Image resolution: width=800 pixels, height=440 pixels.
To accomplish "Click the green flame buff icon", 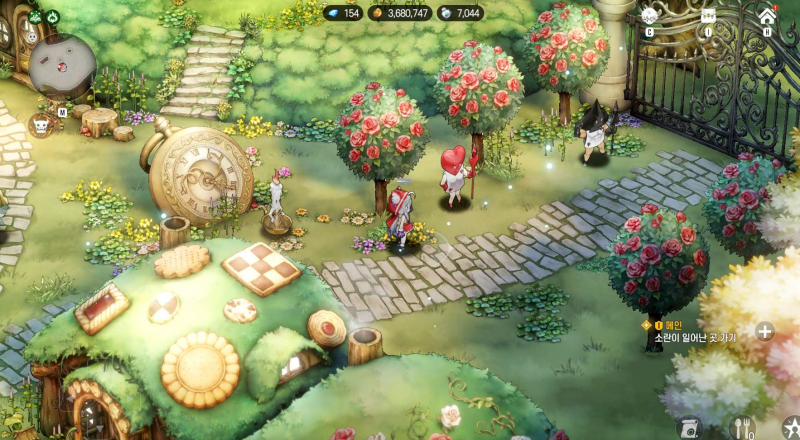I will [x=53, y=16].
